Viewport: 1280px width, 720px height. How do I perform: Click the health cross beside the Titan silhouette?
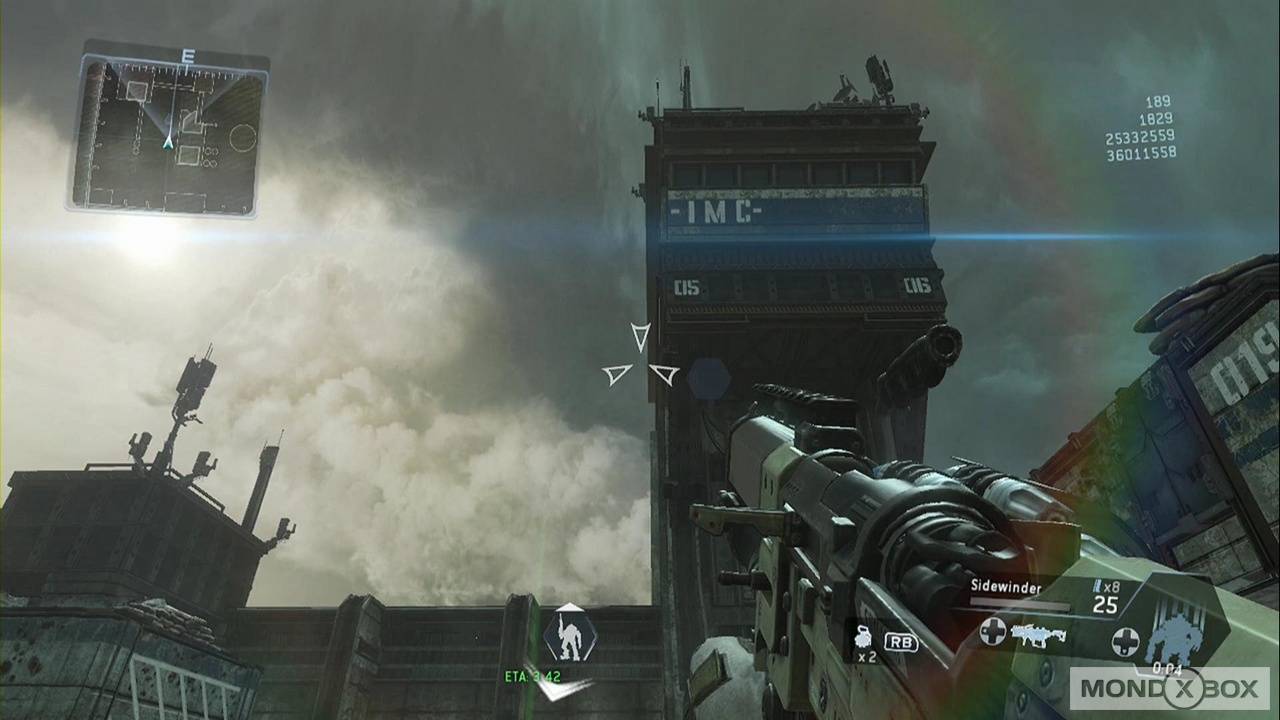1127,641
